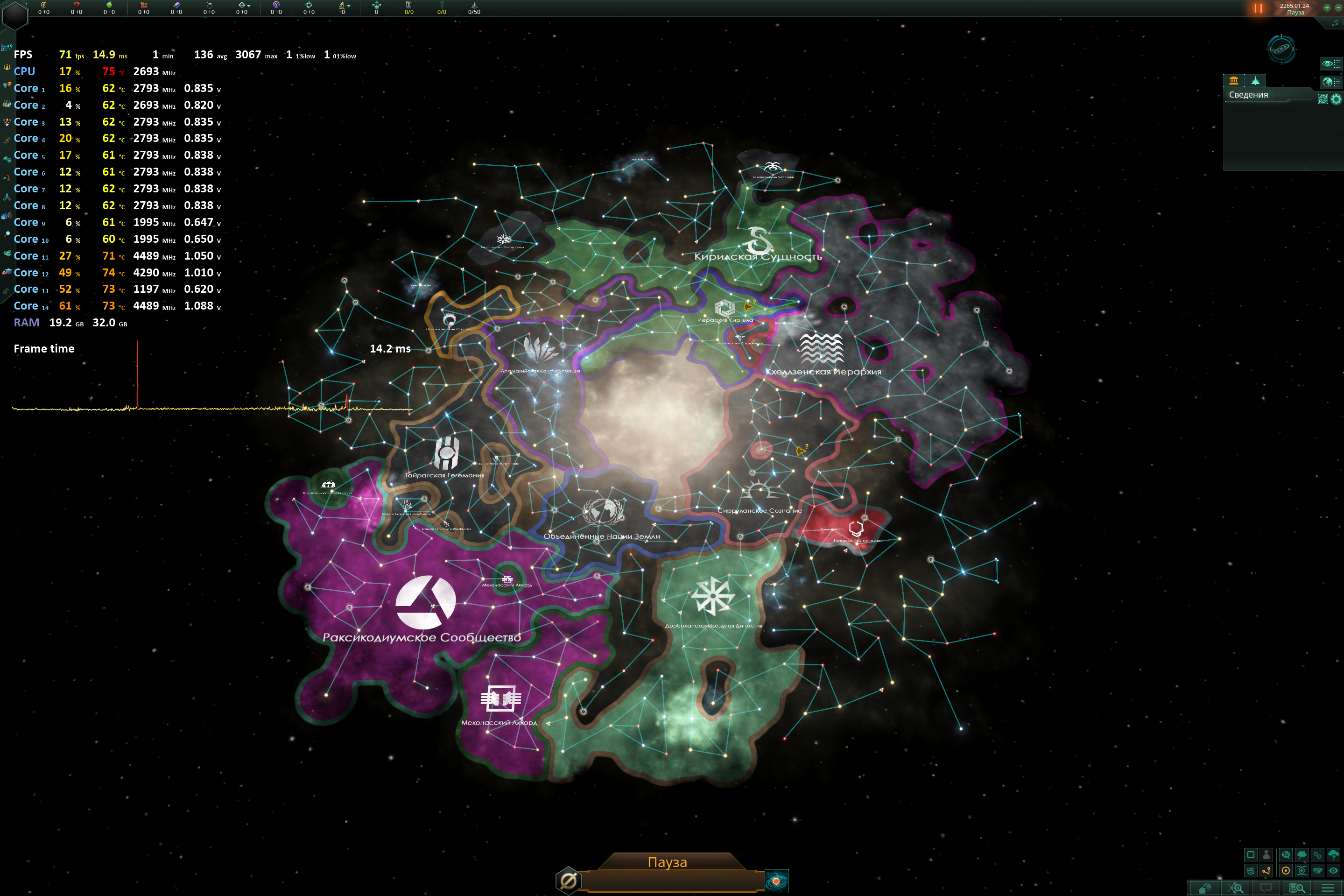This screenshot has height=896, width=1344.
Task: Open the database search button
Action: 1296,888
